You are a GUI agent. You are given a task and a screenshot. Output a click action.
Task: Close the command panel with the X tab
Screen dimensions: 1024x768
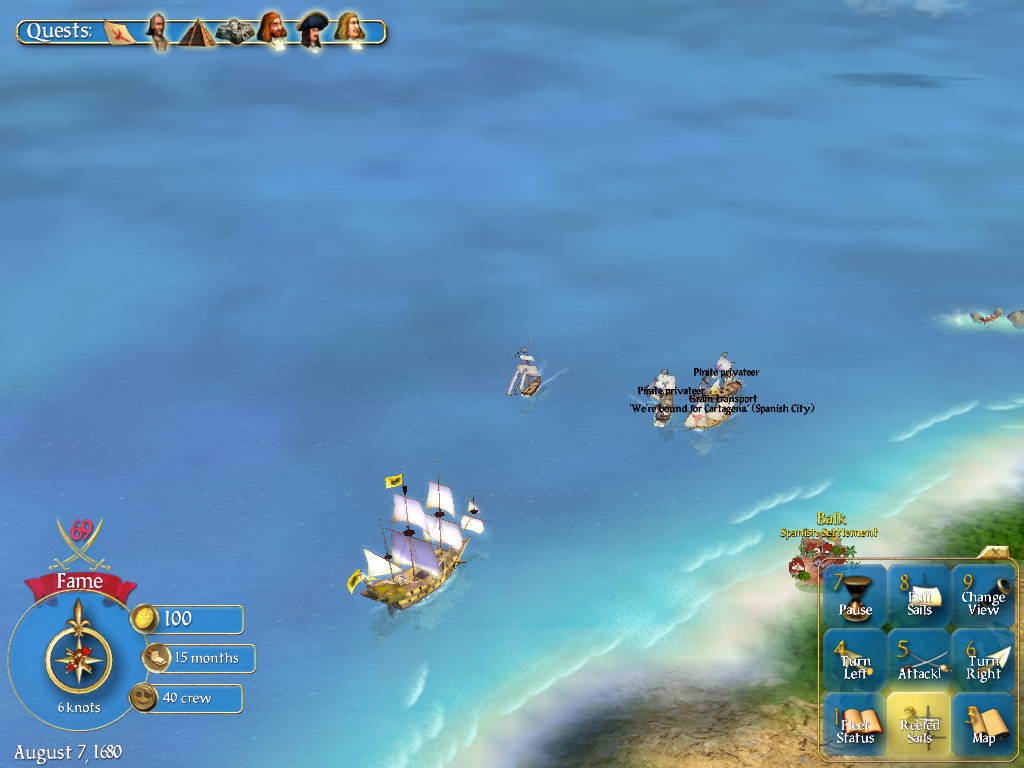[x=996, y=551]
